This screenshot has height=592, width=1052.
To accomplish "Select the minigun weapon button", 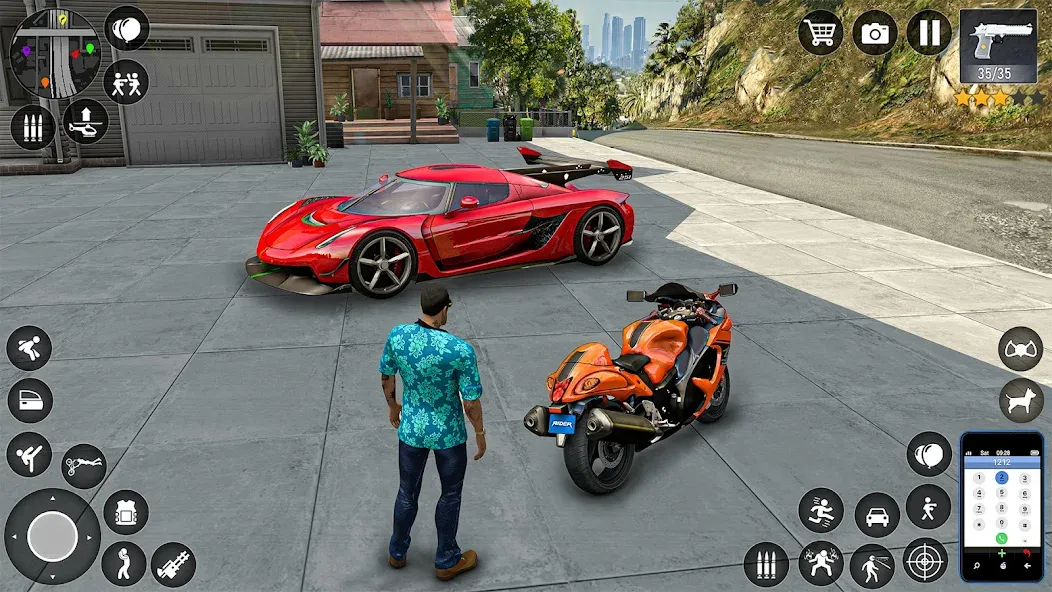I will pos(173,564).
